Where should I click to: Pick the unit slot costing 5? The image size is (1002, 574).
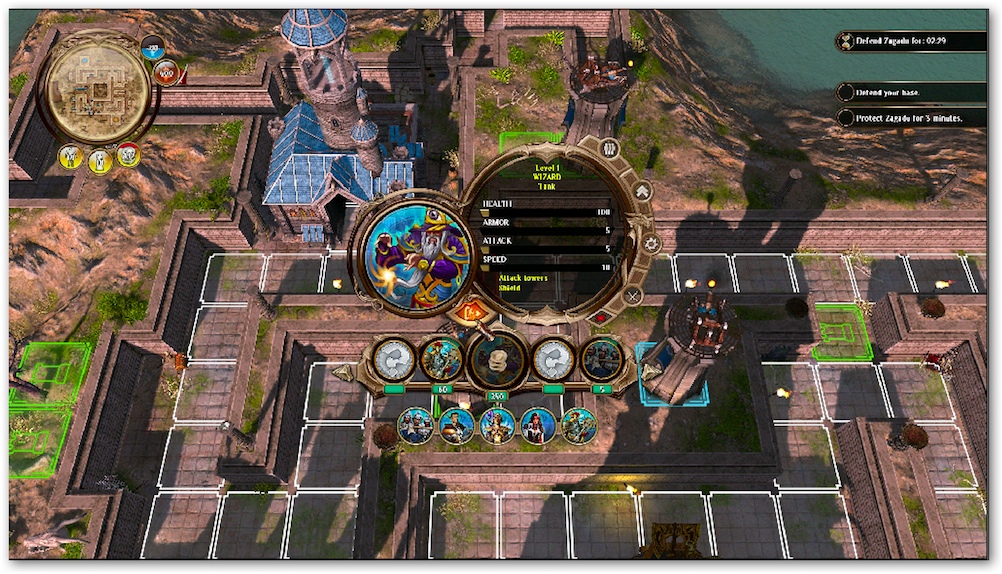pos(602,358)
